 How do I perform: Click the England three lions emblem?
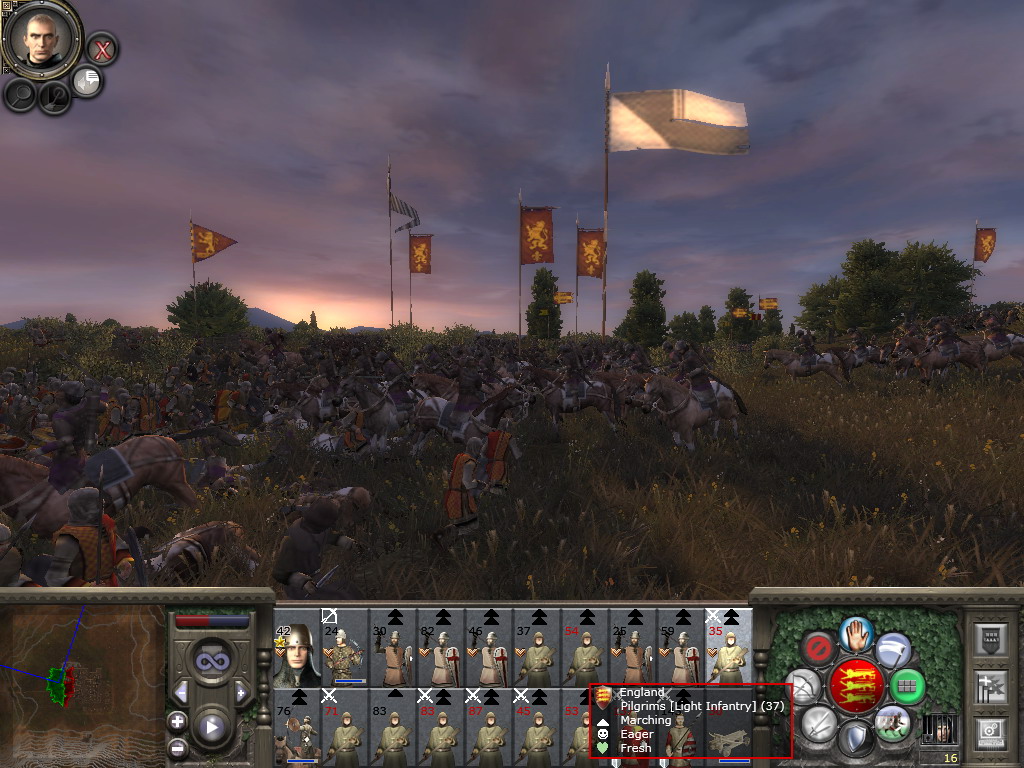click(856, 686)
